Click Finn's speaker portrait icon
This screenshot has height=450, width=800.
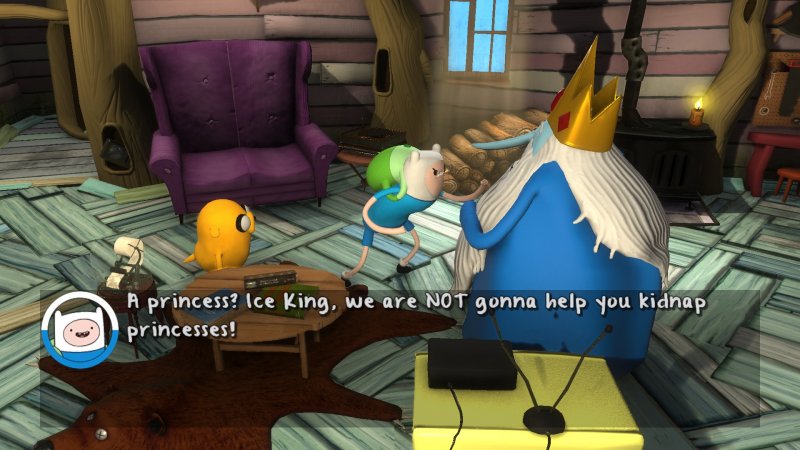pyautogui.click(x=81, y=328)
